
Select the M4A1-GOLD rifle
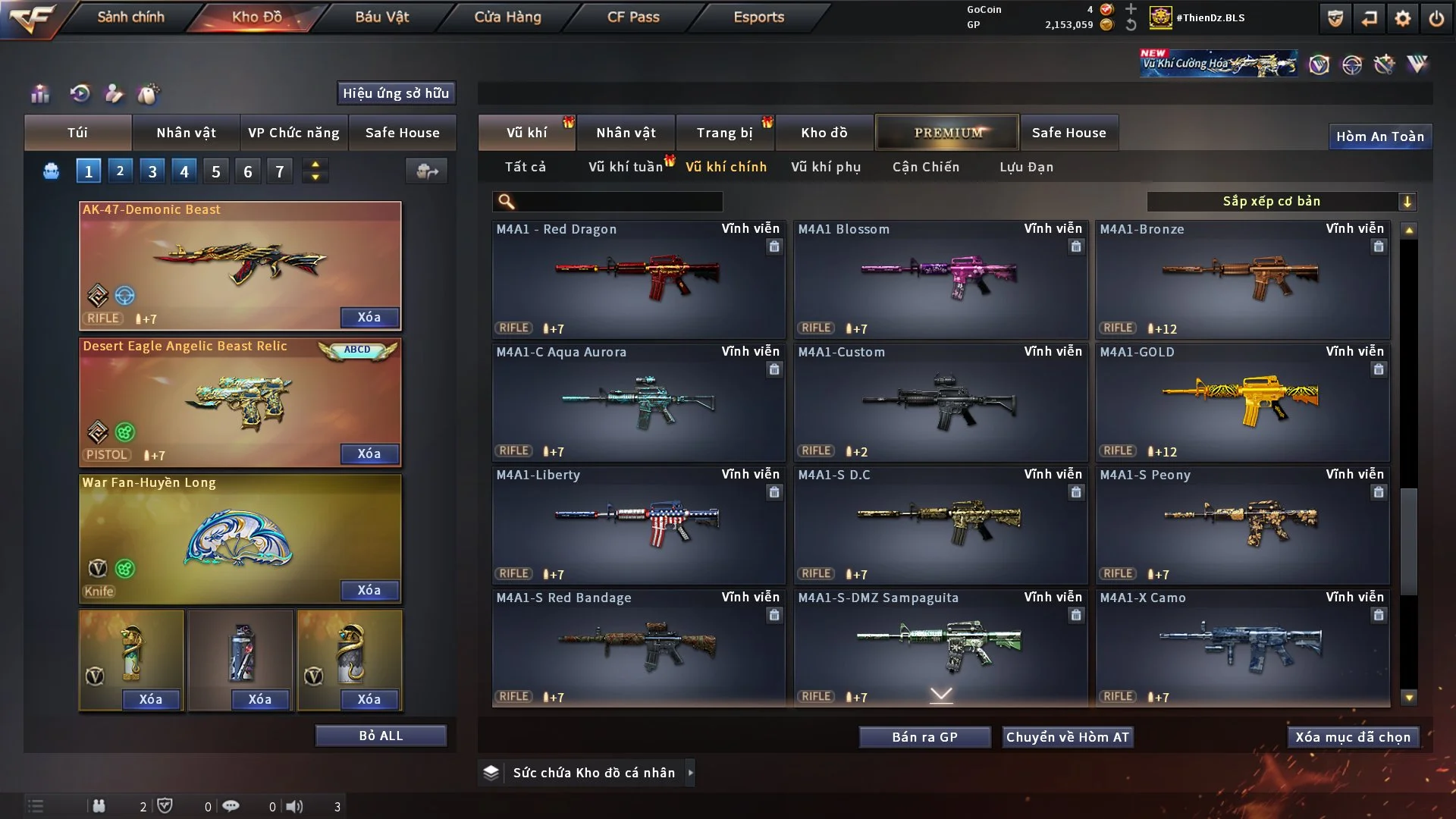(1242, 402)
